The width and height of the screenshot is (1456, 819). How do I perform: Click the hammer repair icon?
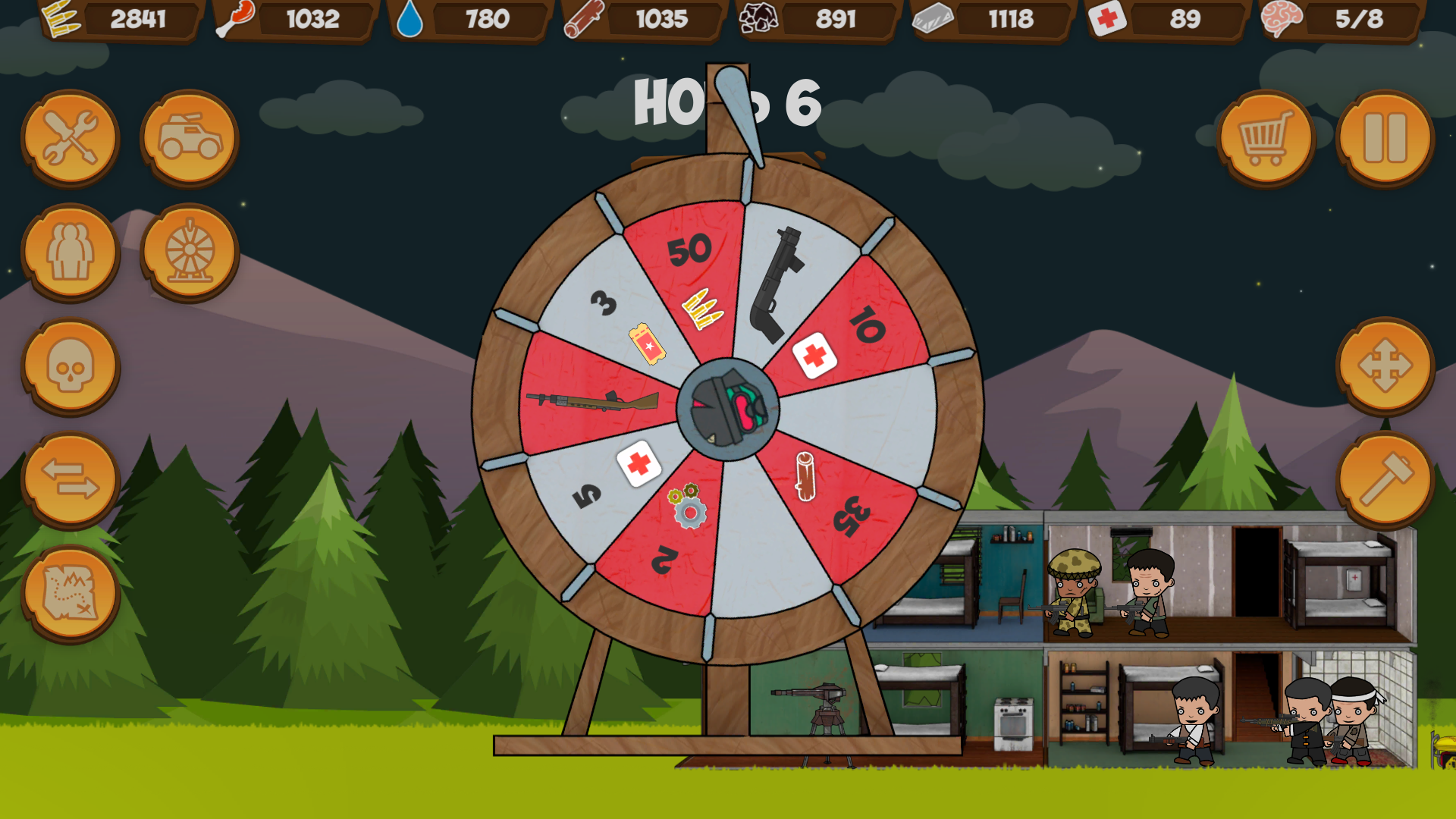click(x=1388, y=480)
